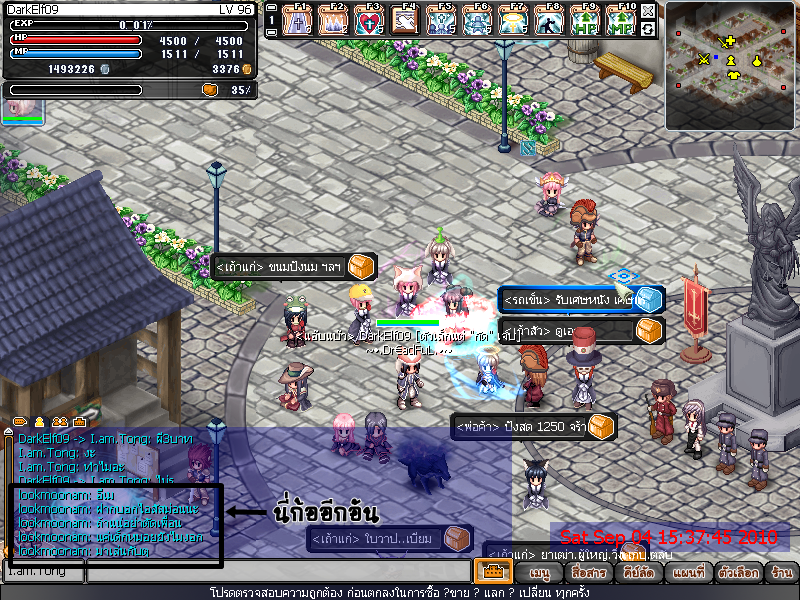Use the F10 MP potion hotkey slot
Viewport: 800px width, 600px height.
point(621,21)
